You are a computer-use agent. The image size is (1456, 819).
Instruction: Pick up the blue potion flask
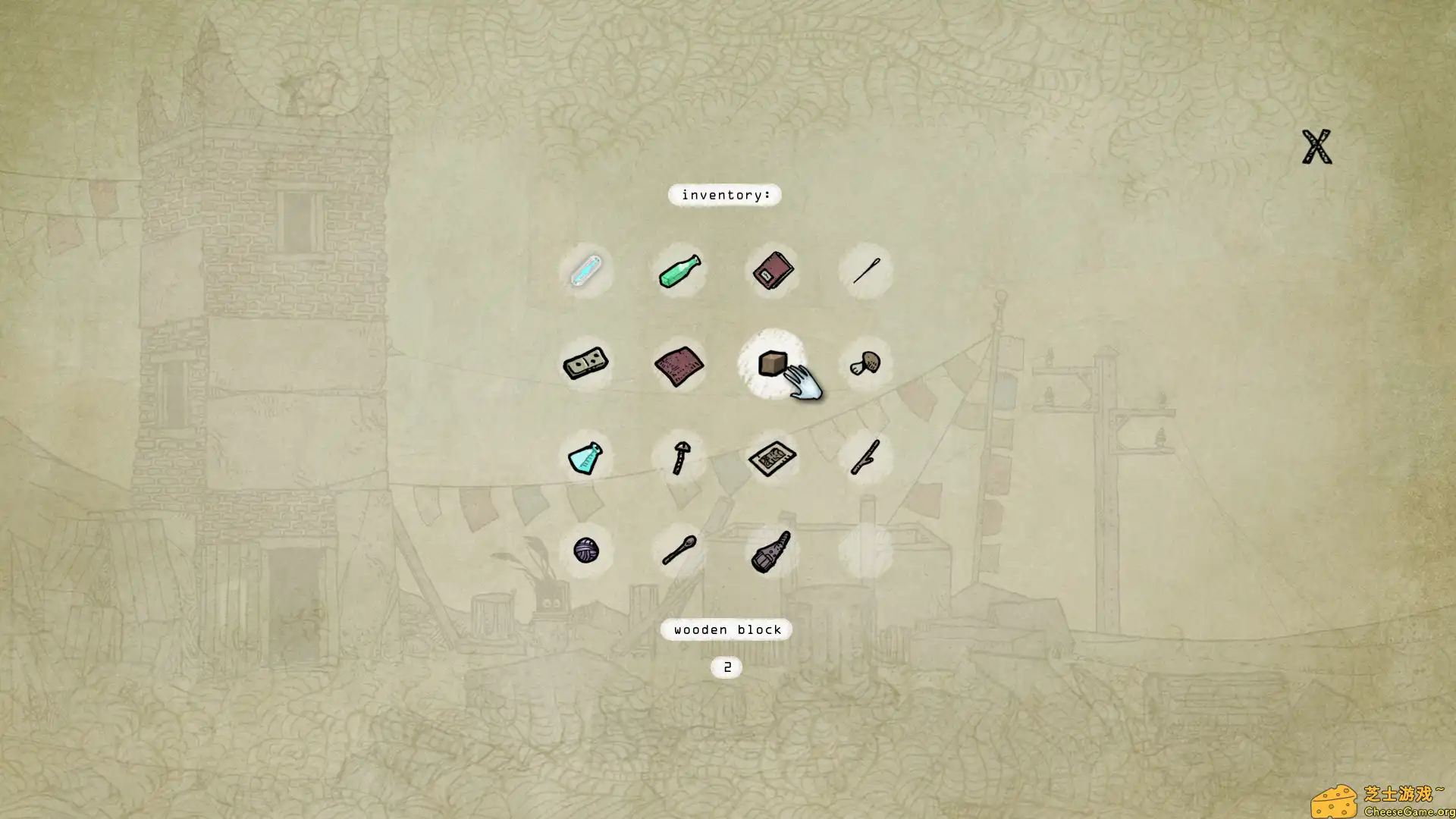[585, 457]
